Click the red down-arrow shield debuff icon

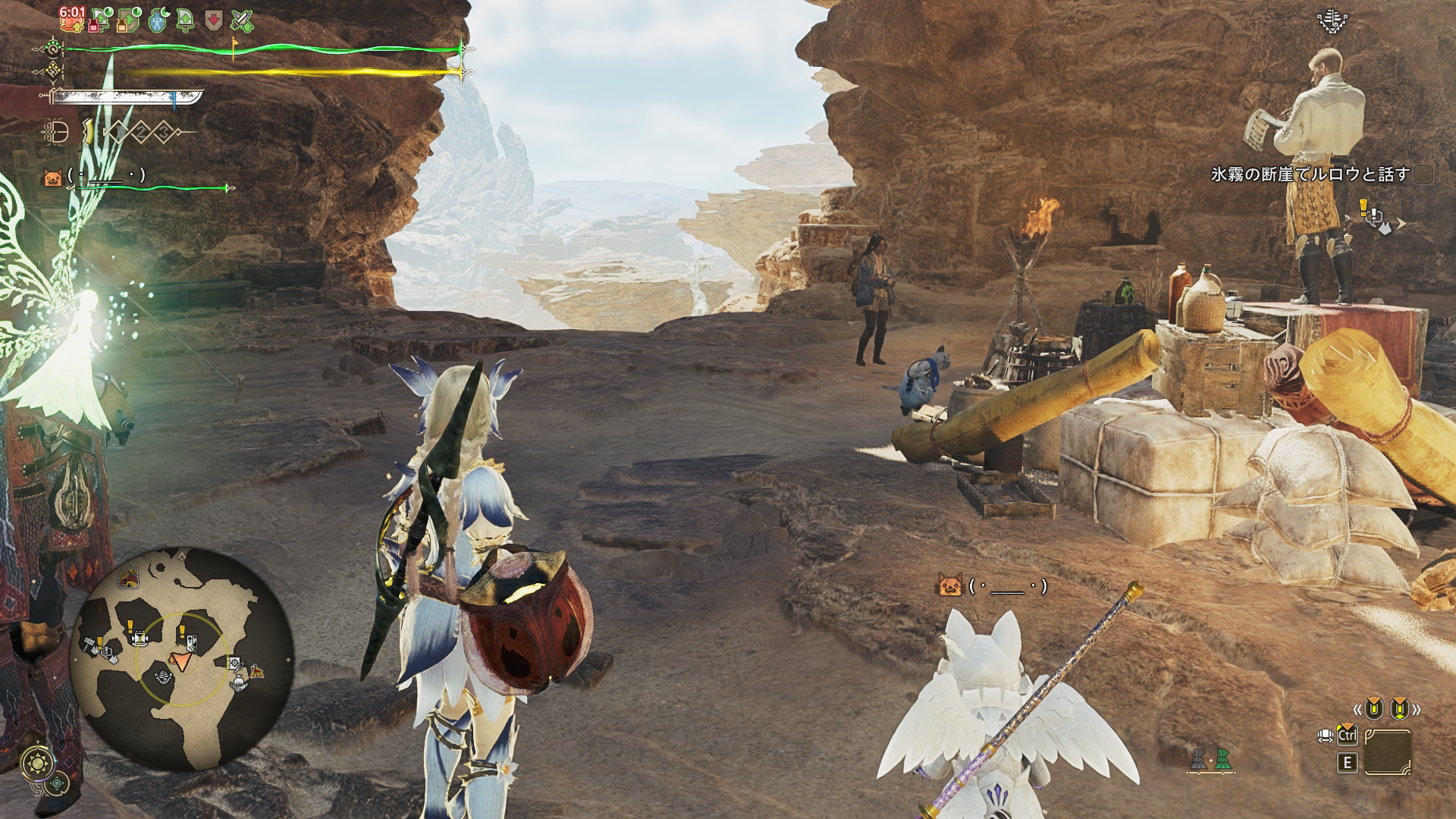coord(214,20)
